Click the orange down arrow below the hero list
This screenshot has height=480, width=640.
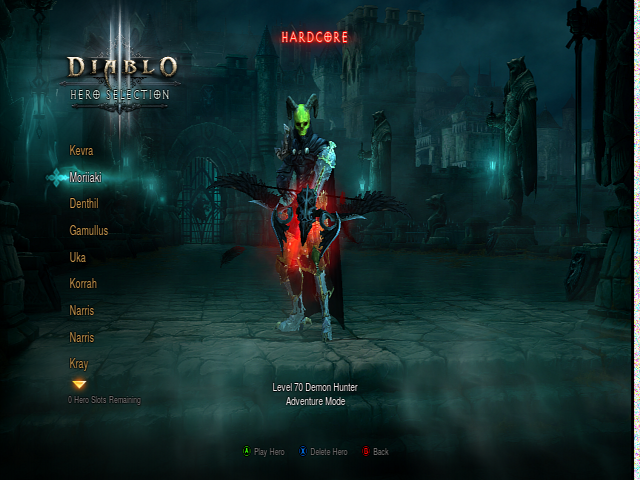(x=79, y=384)
